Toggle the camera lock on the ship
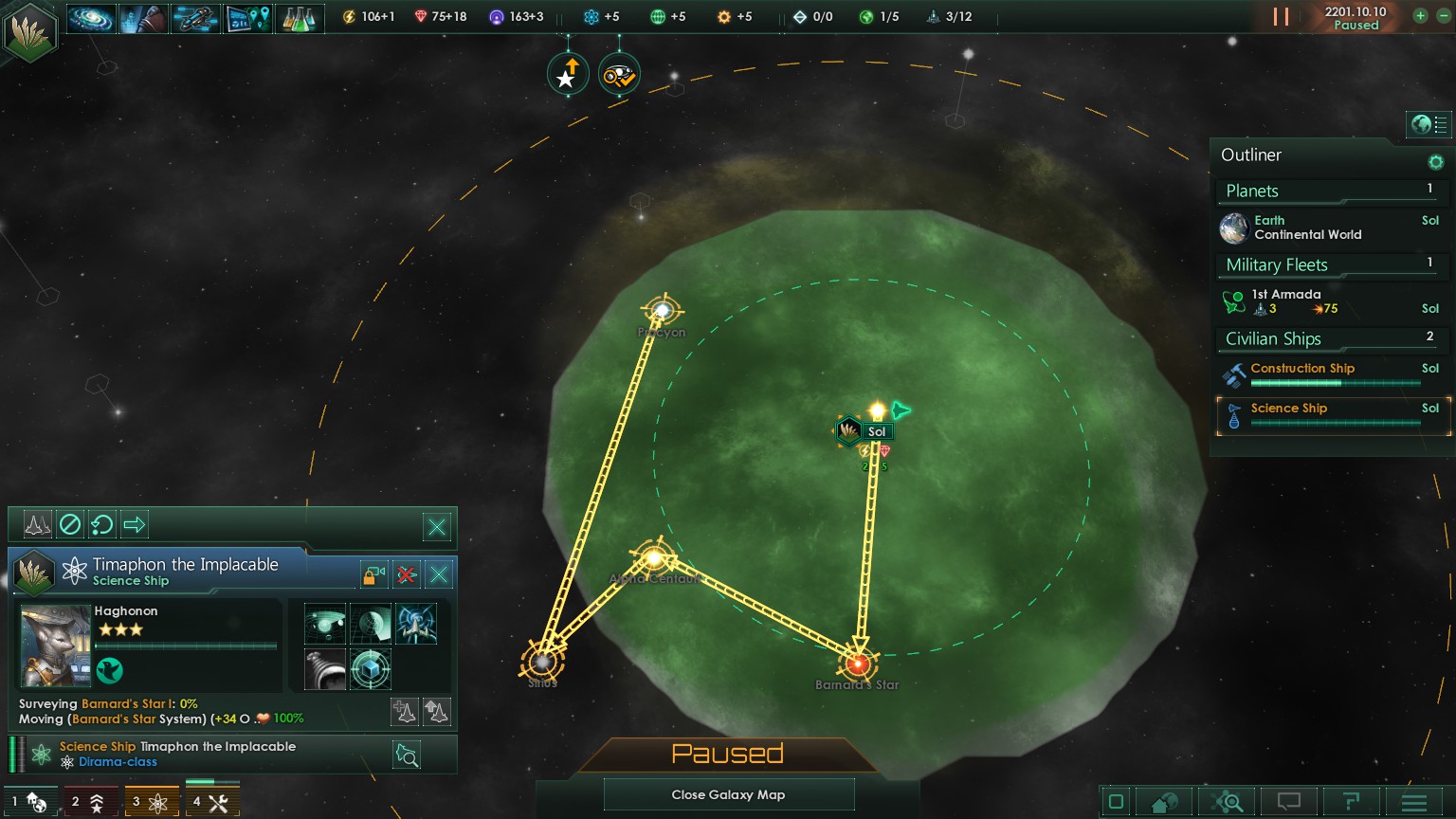 373,574
